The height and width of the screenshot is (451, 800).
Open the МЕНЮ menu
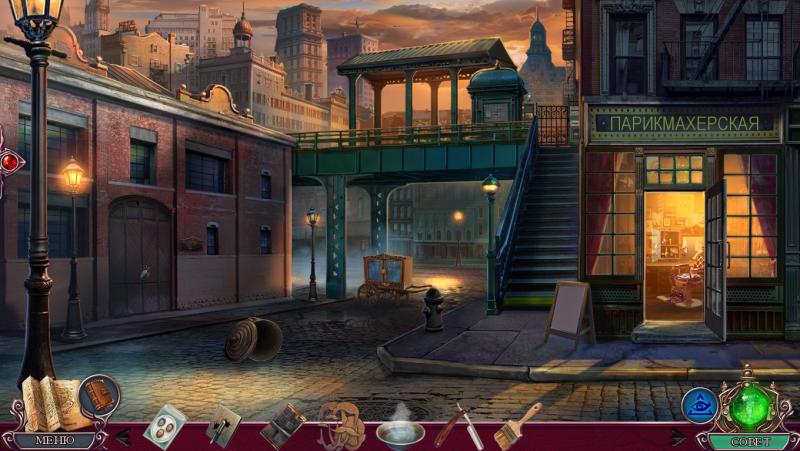coord(54,439)
